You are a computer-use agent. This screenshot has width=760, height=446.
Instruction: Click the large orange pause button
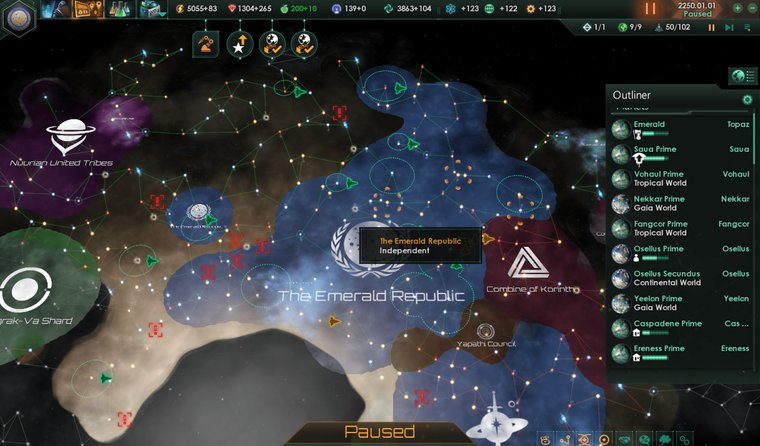click(653, 8)
